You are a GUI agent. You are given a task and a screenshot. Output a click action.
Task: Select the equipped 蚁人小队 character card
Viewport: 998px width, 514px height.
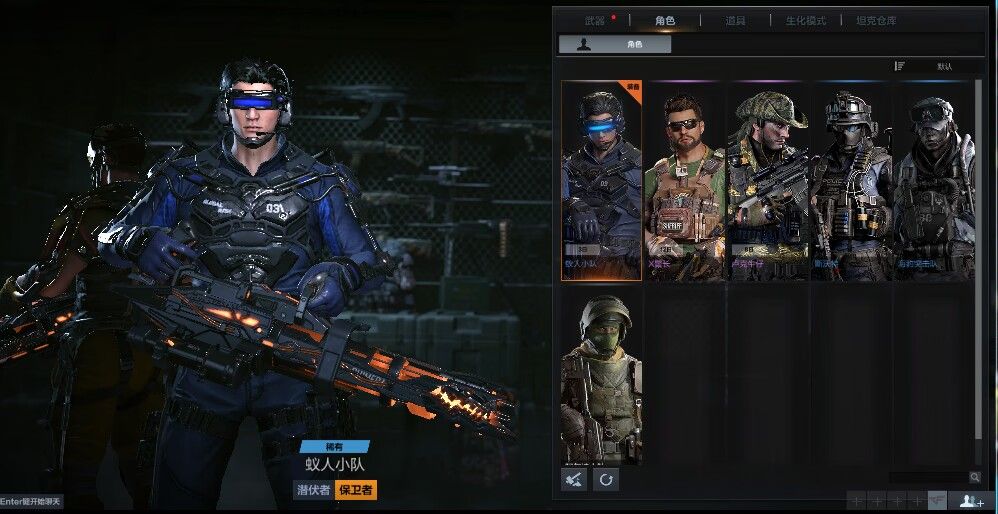pos(601,181)
